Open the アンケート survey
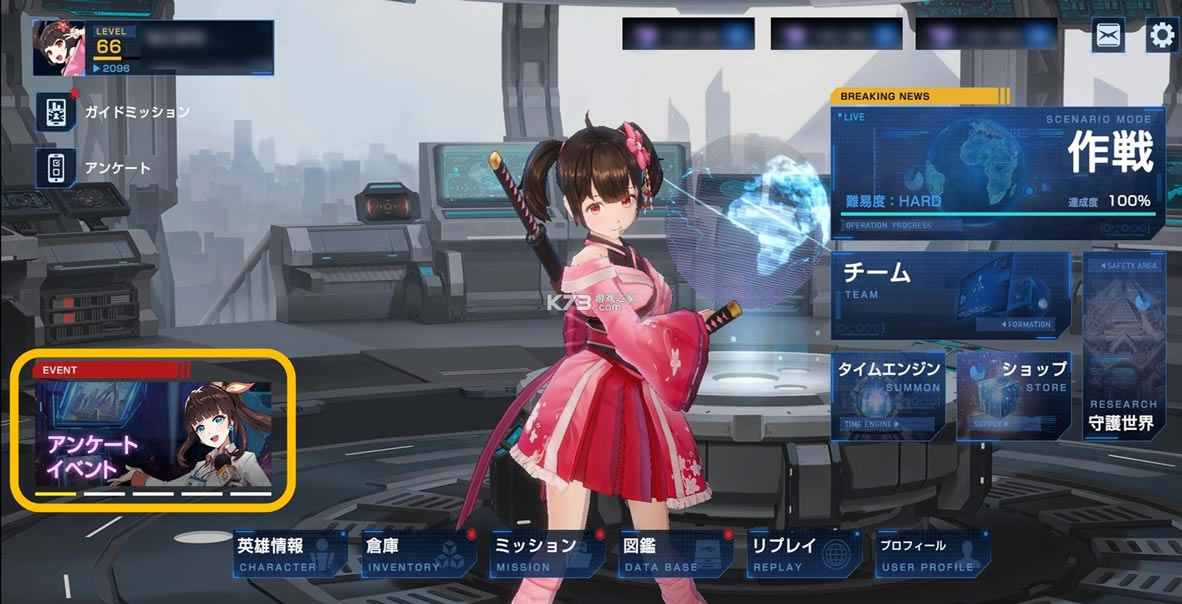1182x604 pixels. coord(58,167)
